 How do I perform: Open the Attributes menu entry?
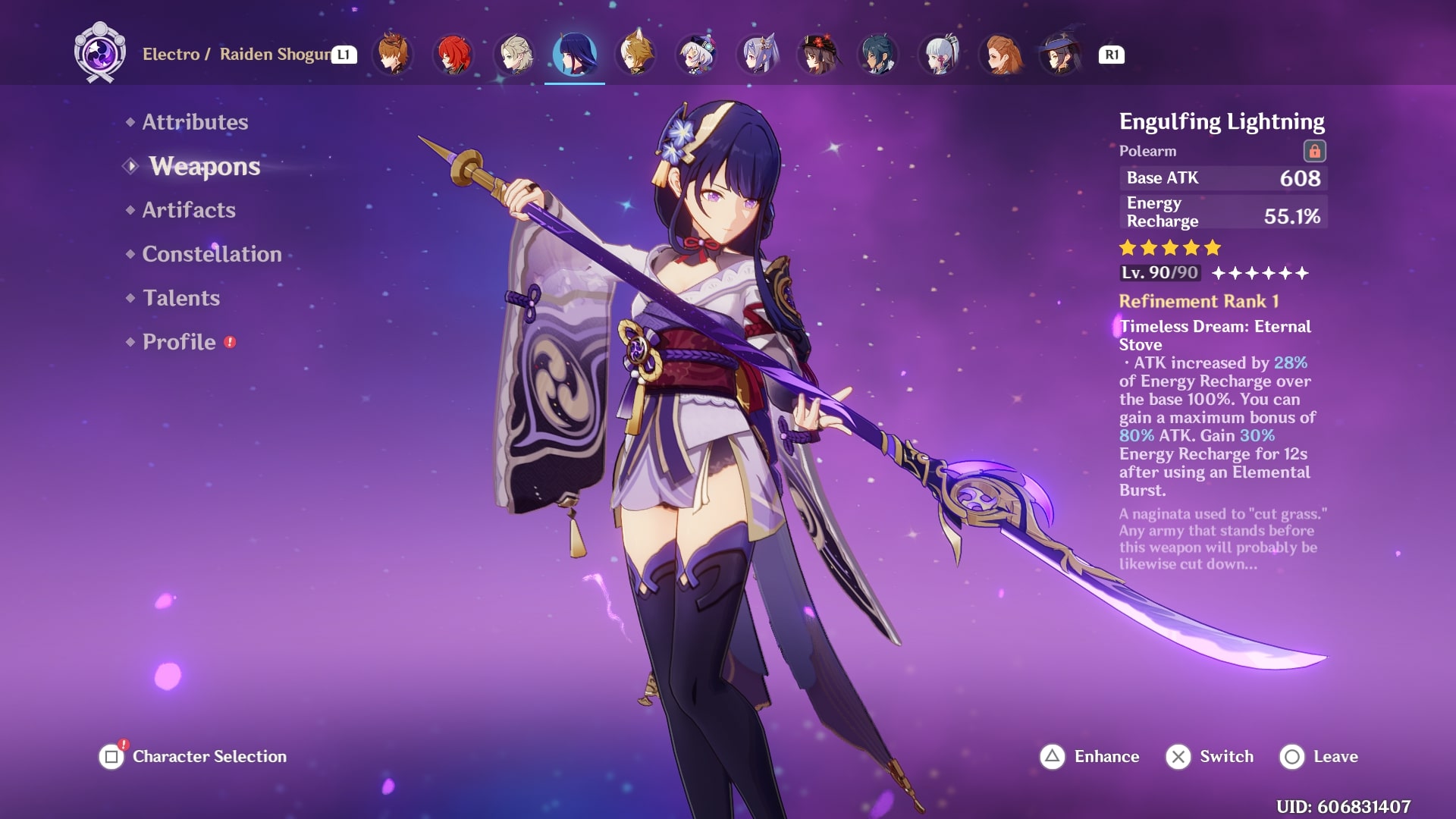pyautogui.click(x=195, y=122)
